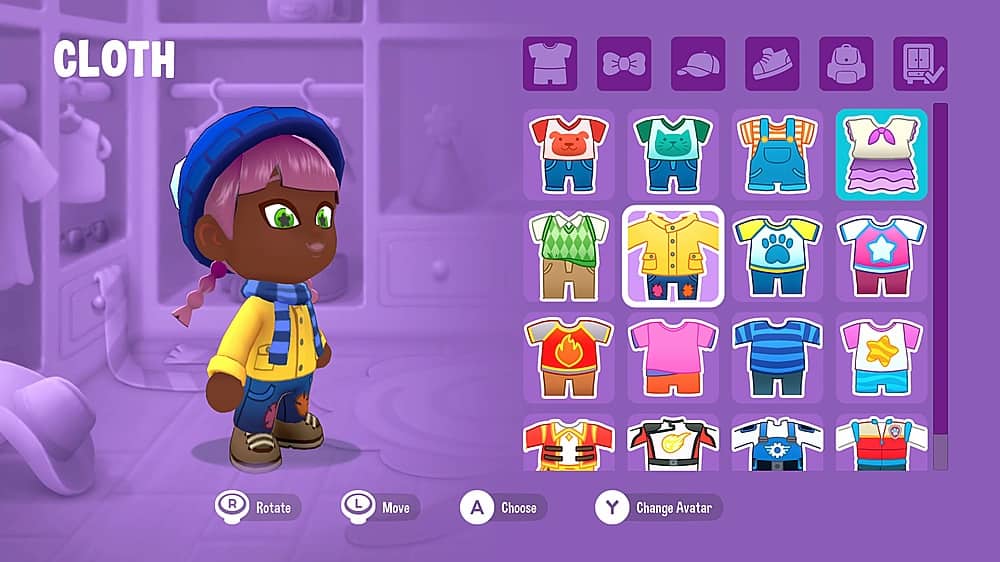Select the green argyle vest outfit

pos(568,256)
